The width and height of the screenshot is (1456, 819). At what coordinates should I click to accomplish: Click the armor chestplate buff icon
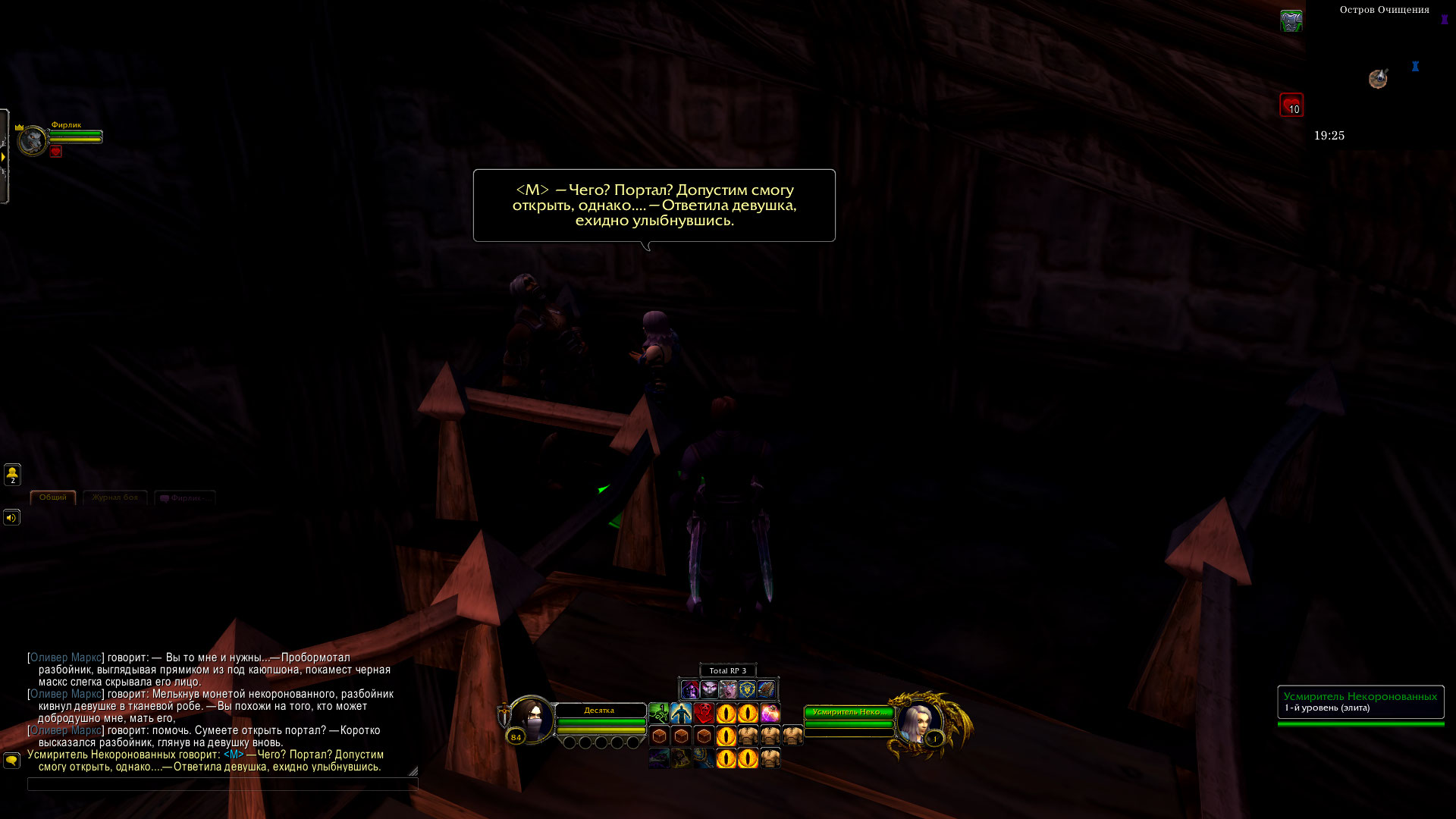pos(1291,21)
